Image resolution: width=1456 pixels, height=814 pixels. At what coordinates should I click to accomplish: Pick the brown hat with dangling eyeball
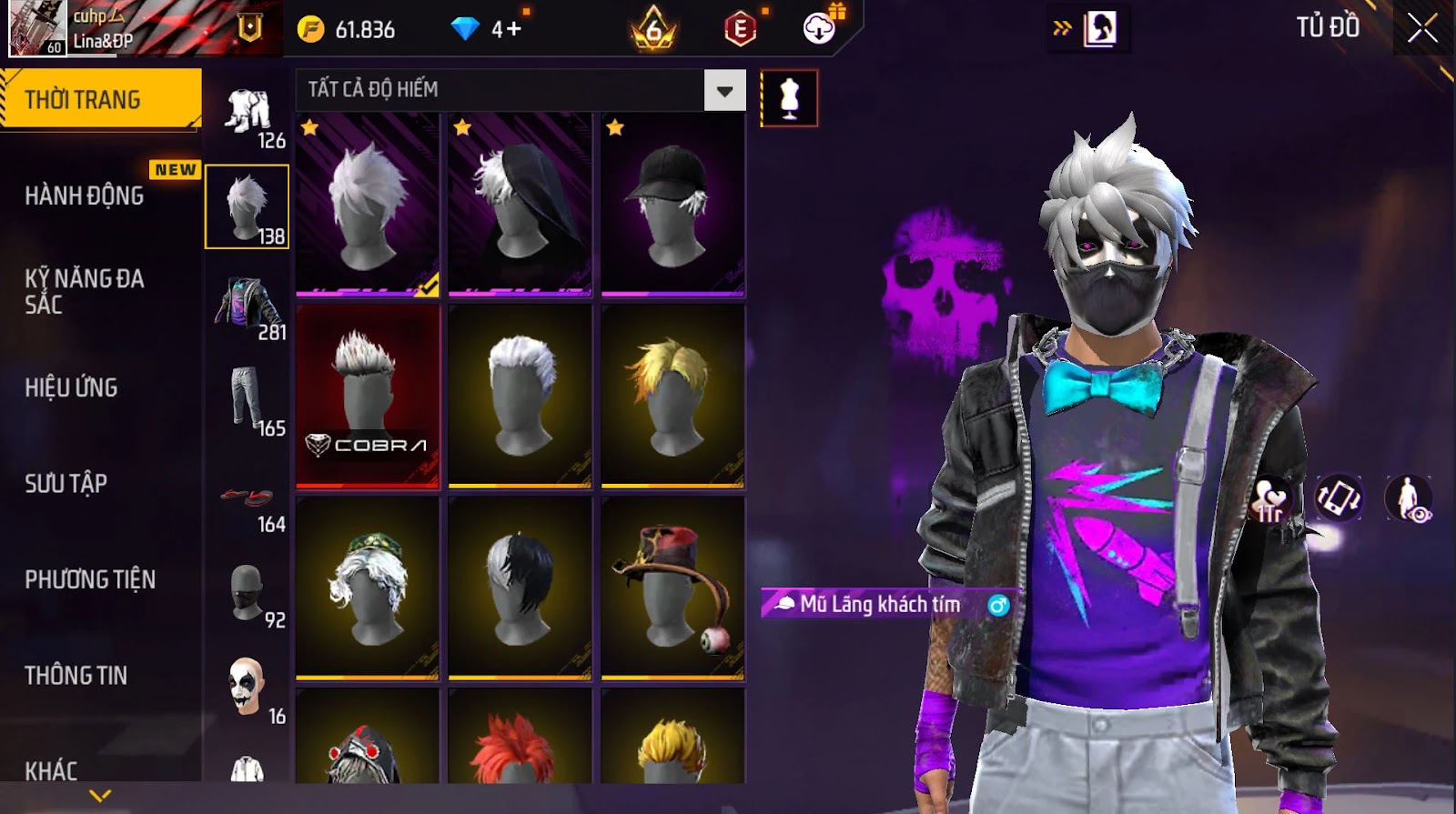coord(672,587)
